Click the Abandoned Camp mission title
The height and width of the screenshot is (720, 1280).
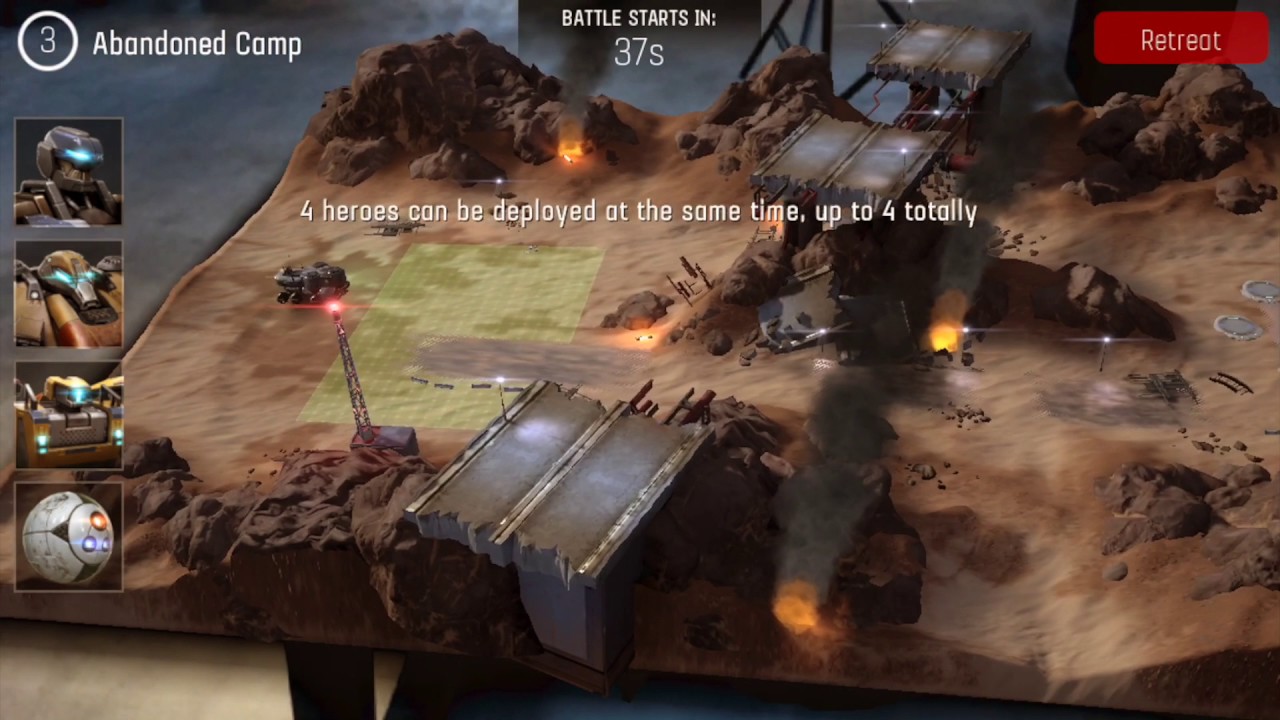coord(197,44)
